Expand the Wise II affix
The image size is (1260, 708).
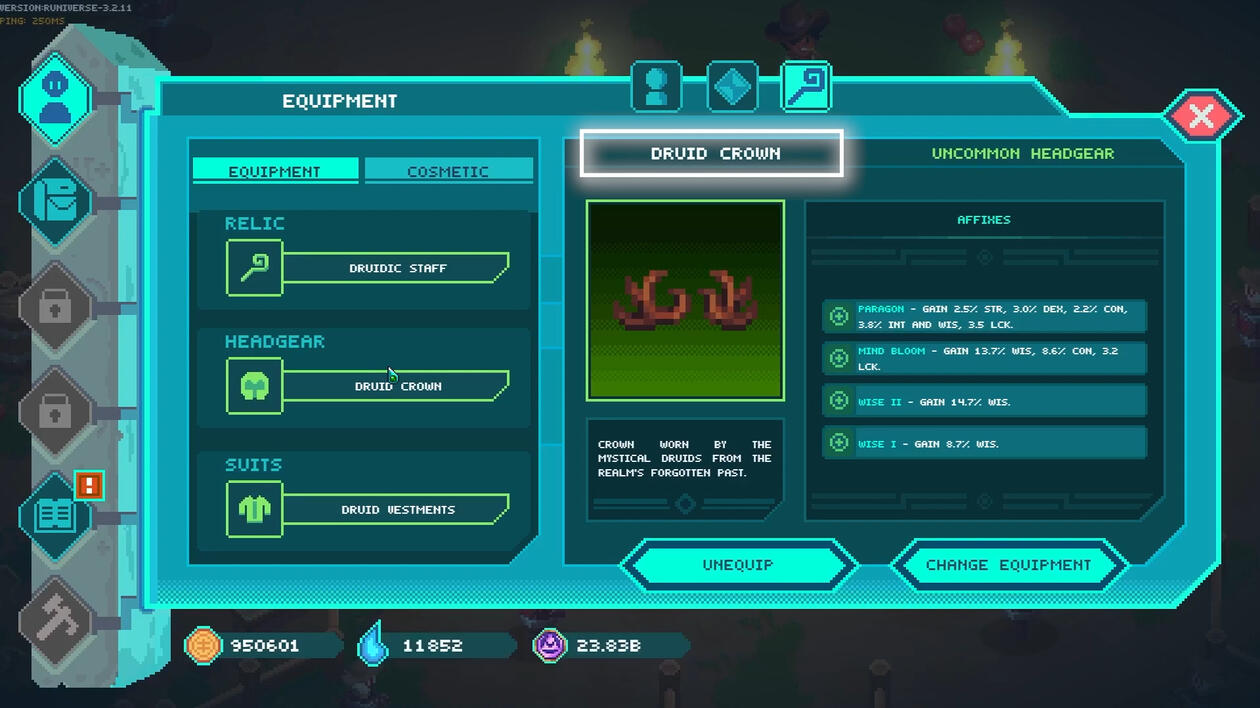[x=839, y=401]
